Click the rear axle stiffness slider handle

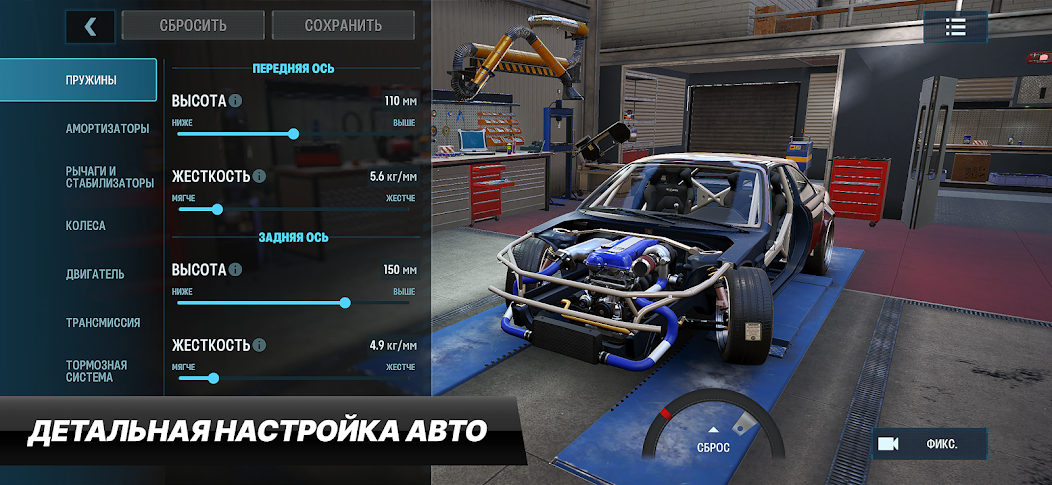pos(213,378)
